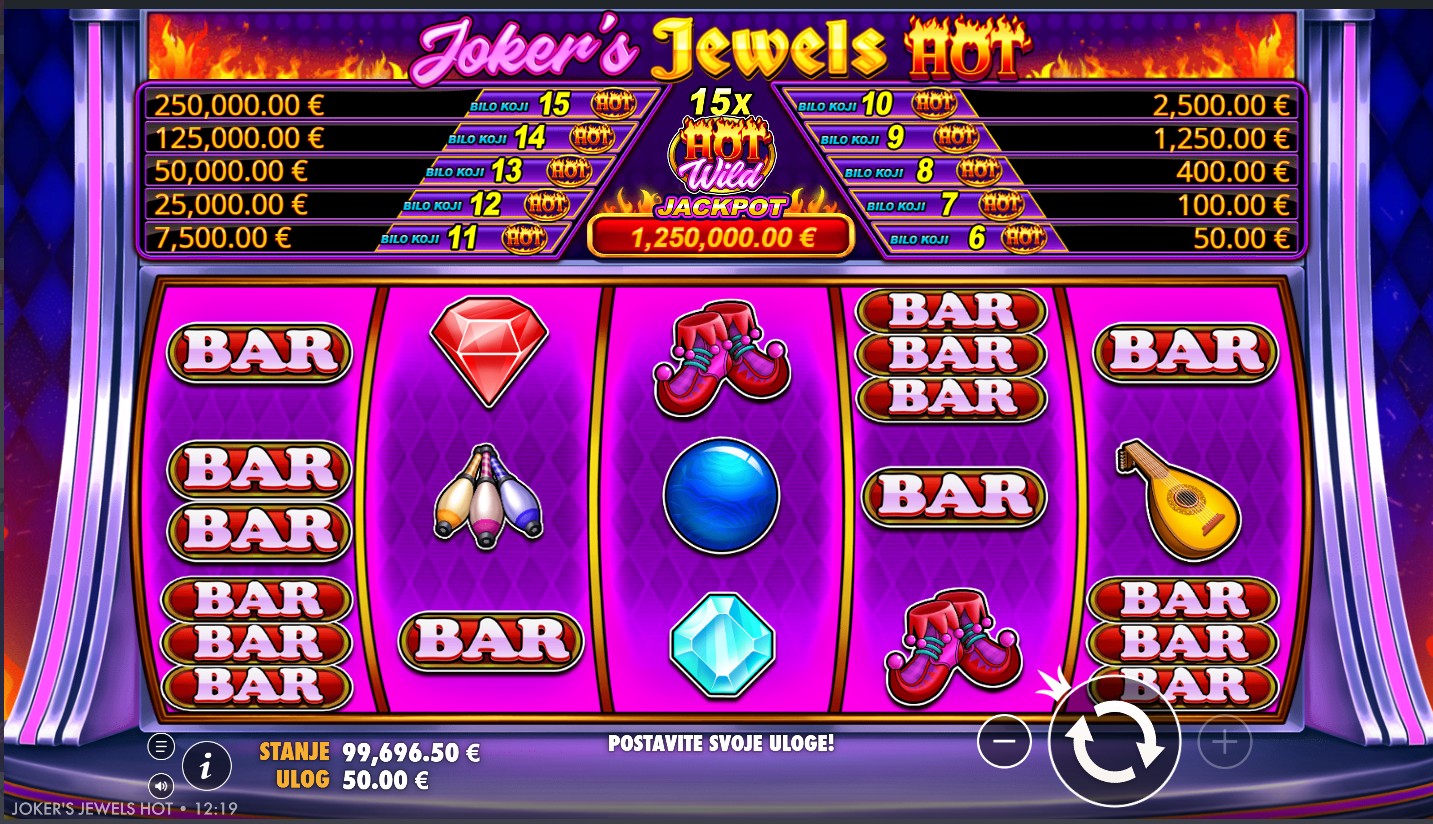Open the game info paytable

pos(206,767)
